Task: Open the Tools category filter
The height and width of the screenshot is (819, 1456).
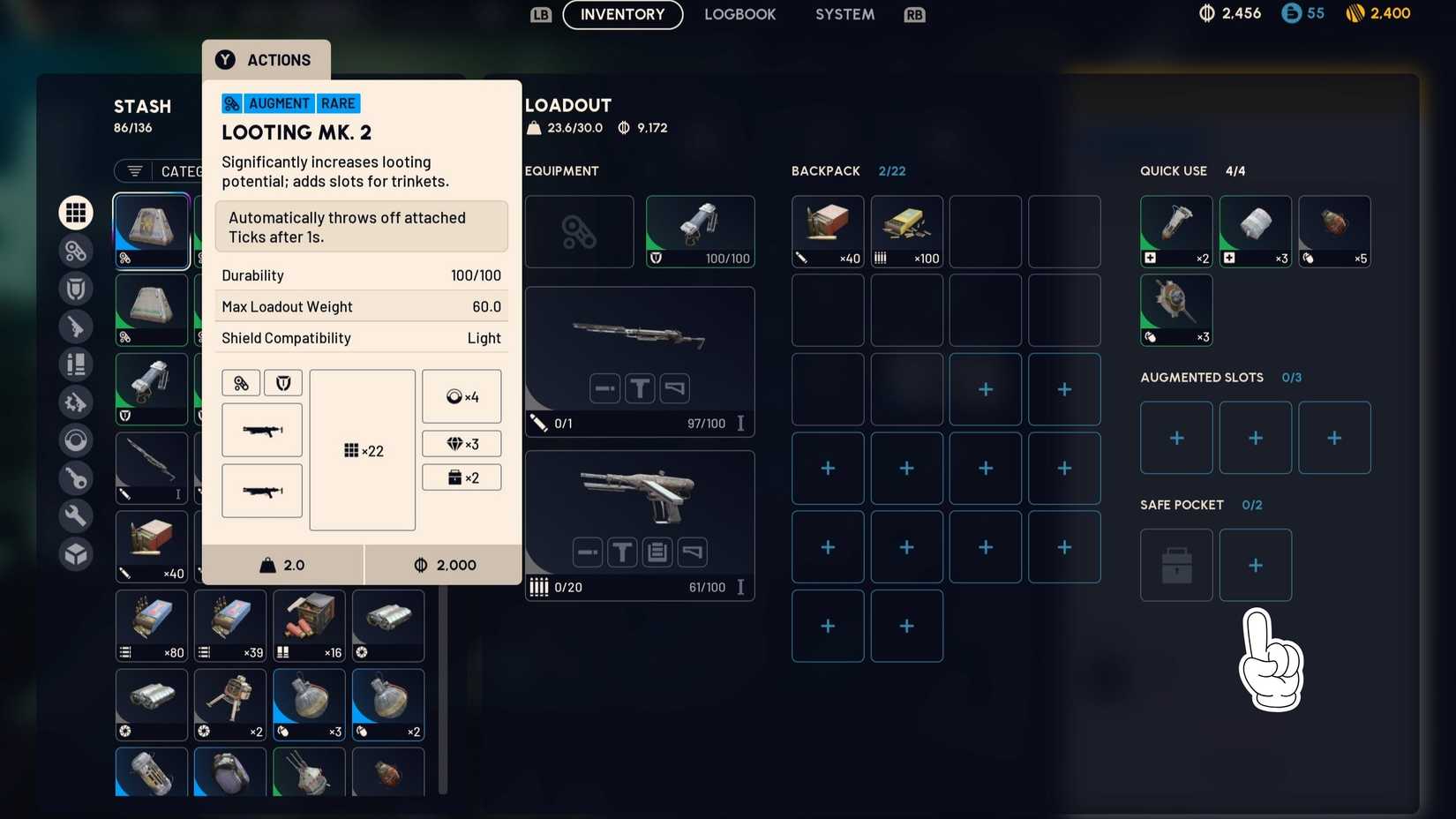Action: (75, 515)
